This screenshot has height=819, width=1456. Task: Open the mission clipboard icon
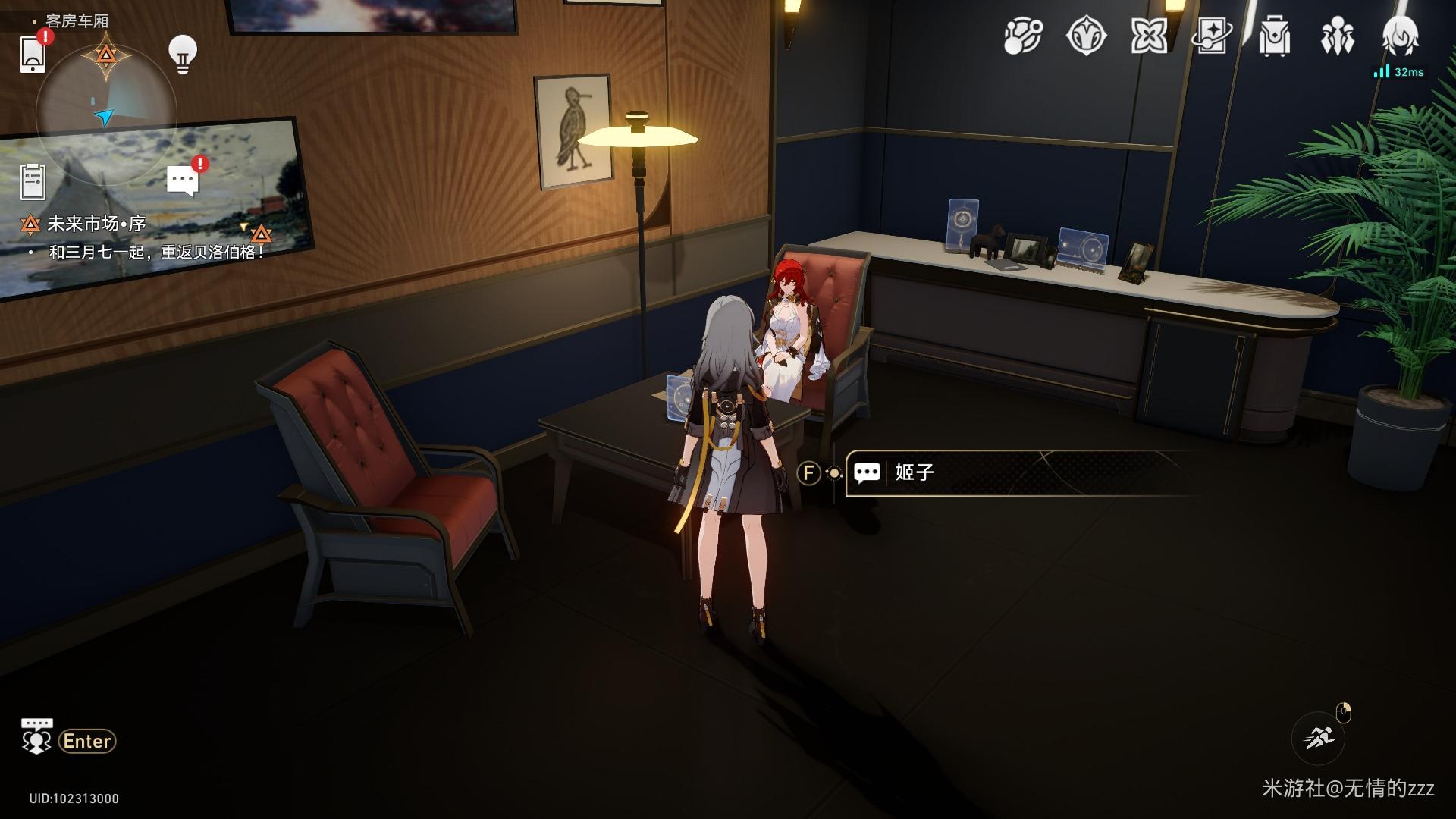(33, 182)
